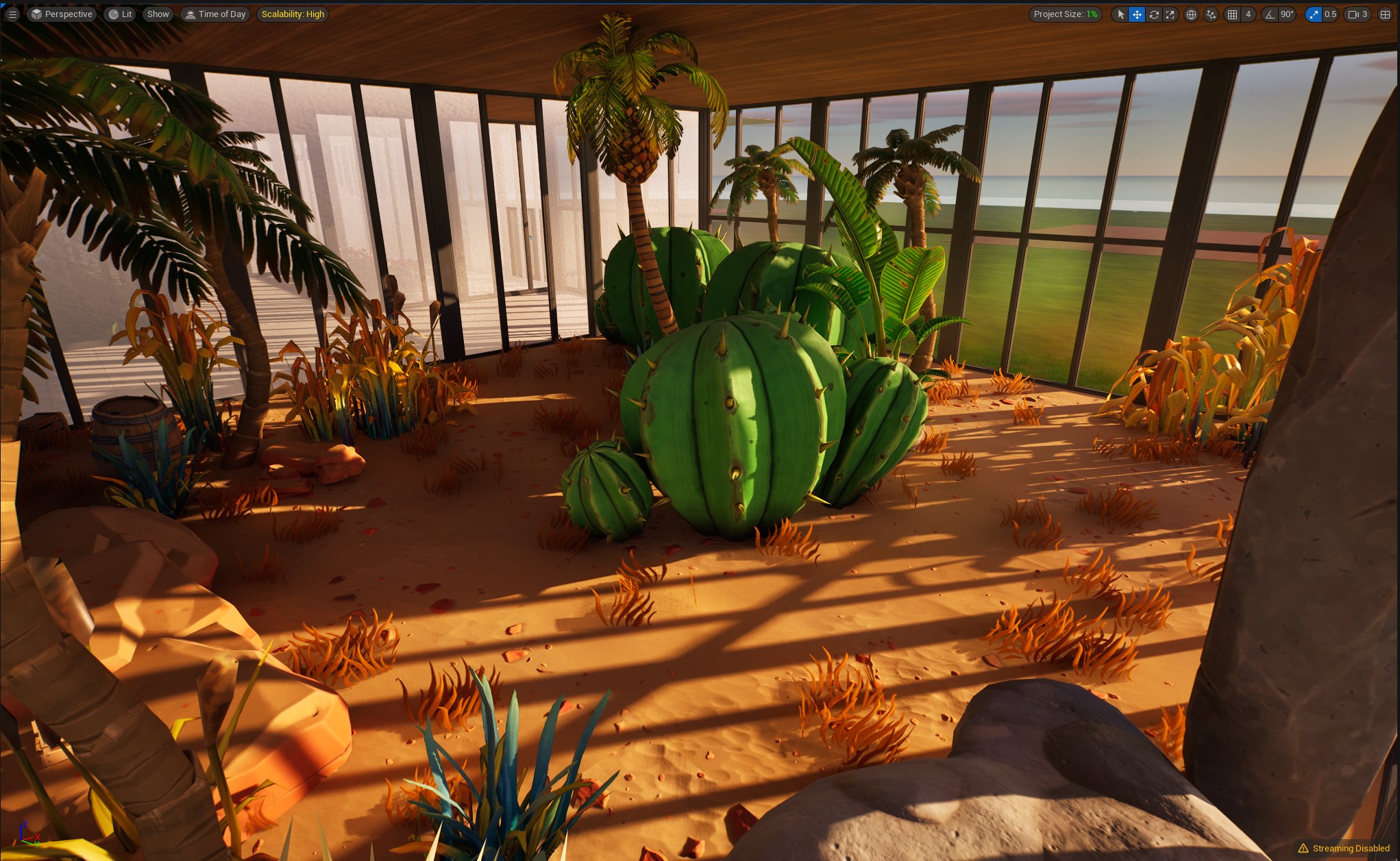Open the Project Size indicator
This screenshot has height=861, width=1400.
point(1065,14)
